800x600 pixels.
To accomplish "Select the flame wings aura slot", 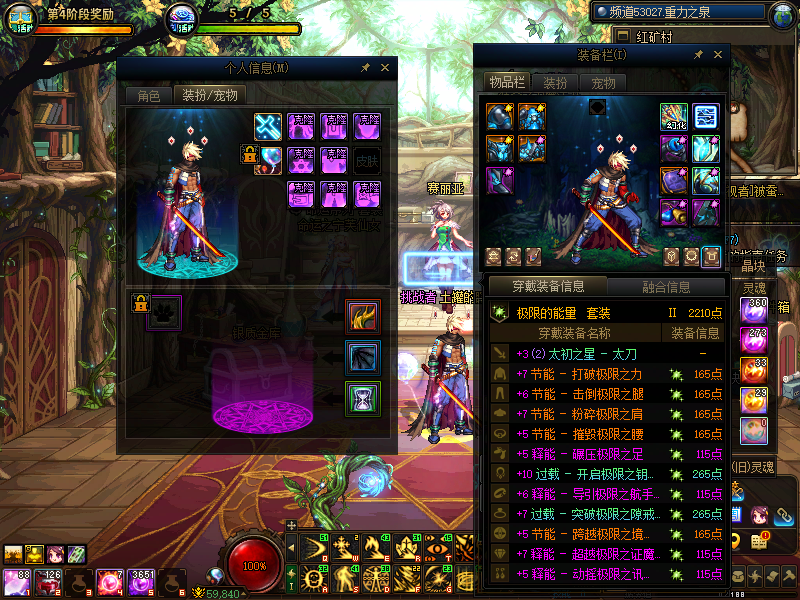I will [363, 317].
